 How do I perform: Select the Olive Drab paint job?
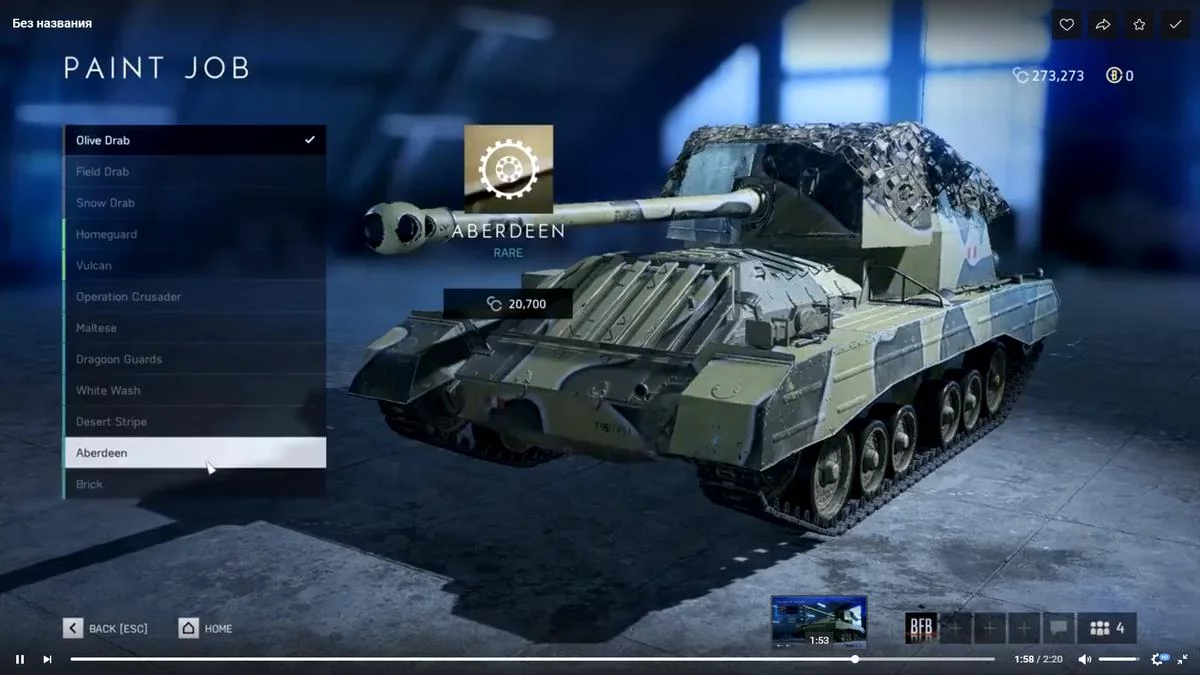coord(194,140)
